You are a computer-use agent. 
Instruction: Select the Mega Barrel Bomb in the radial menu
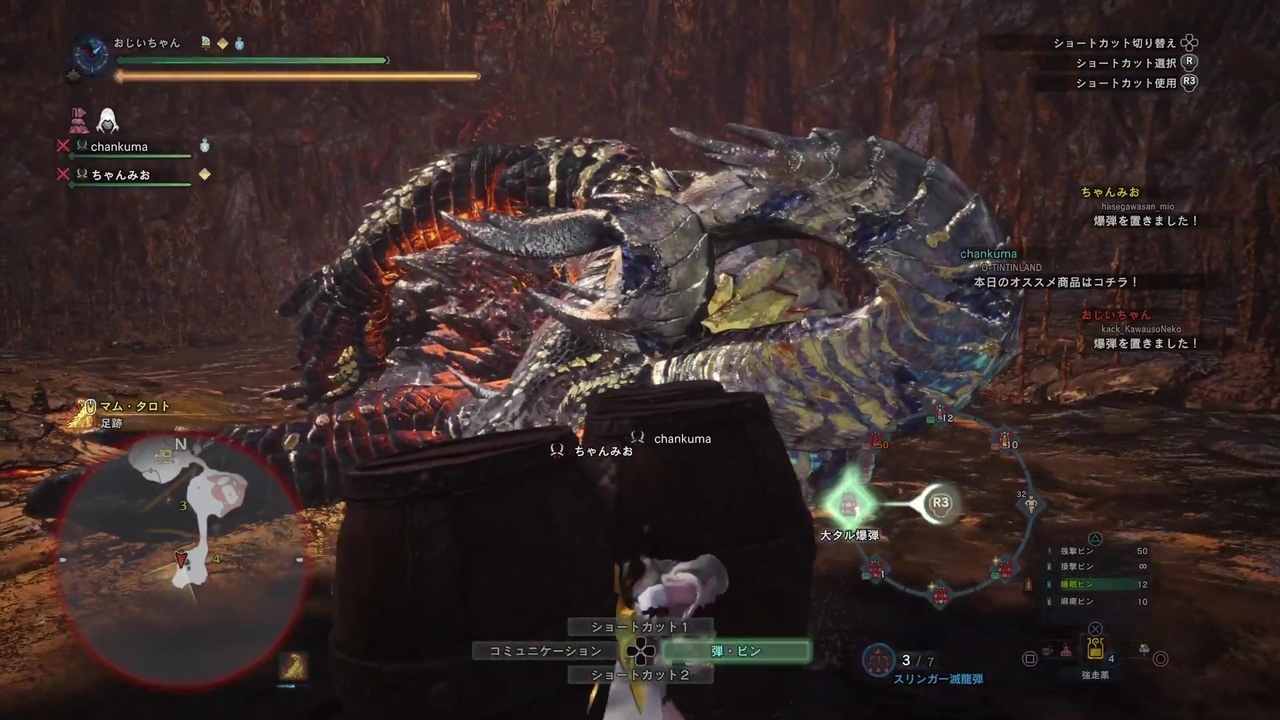pyautogui.click(x=849, y=505)
